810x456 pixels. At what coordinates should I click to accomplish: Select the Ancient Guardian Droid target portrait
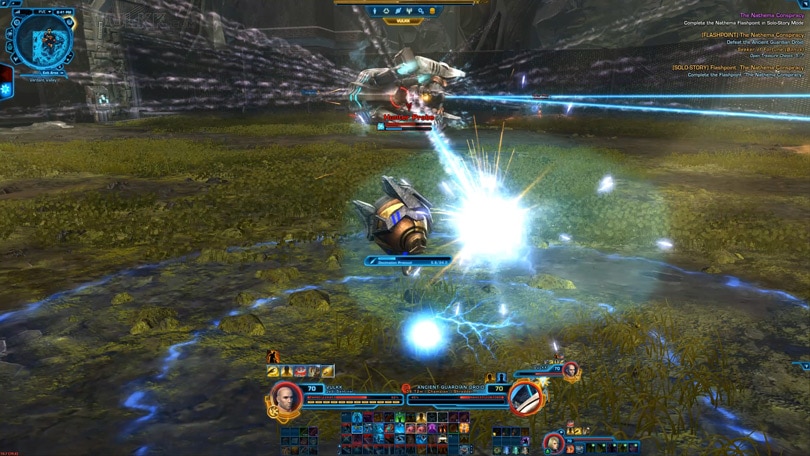click(525, 397)
